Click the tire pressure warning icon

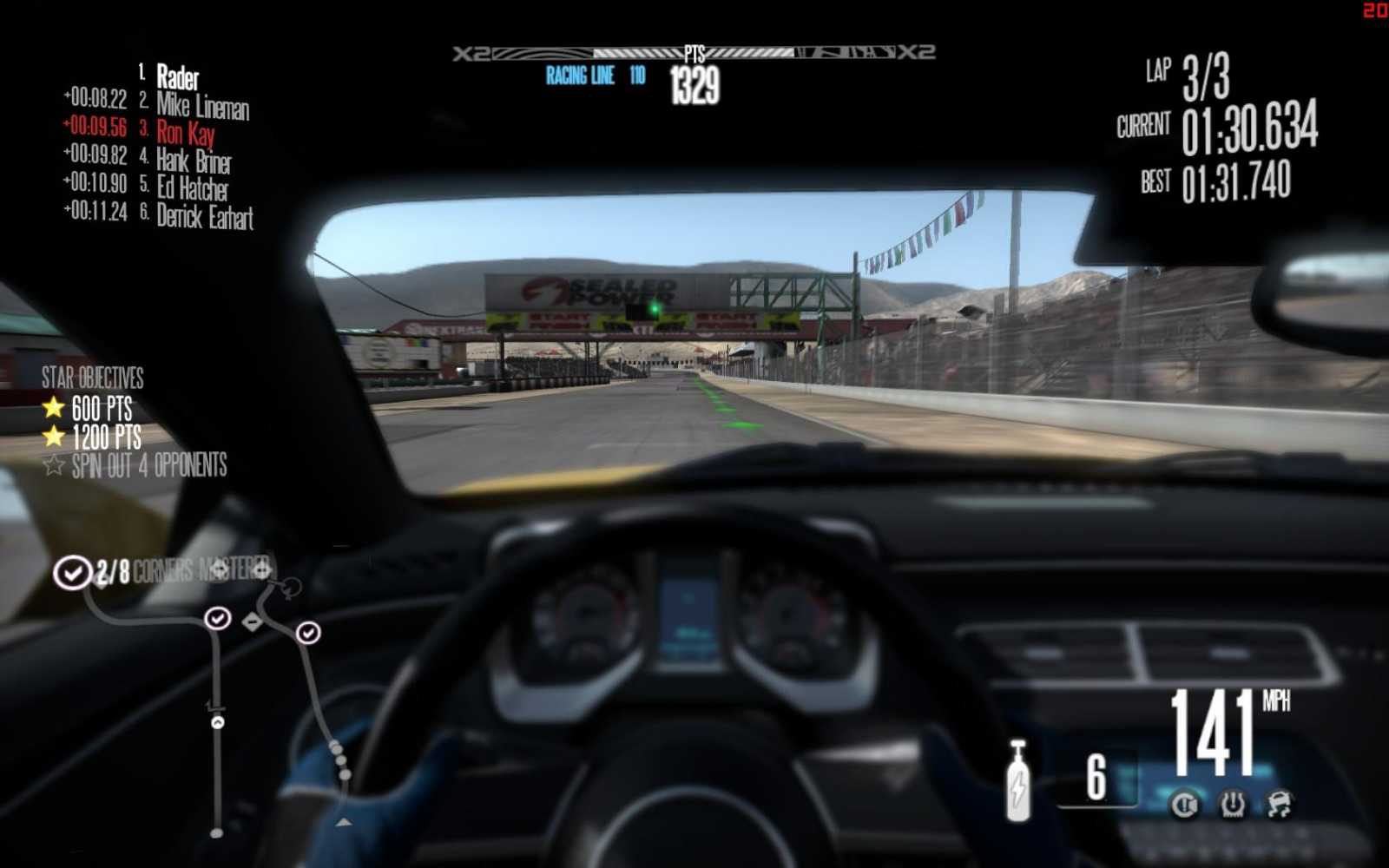(1233, 804)
